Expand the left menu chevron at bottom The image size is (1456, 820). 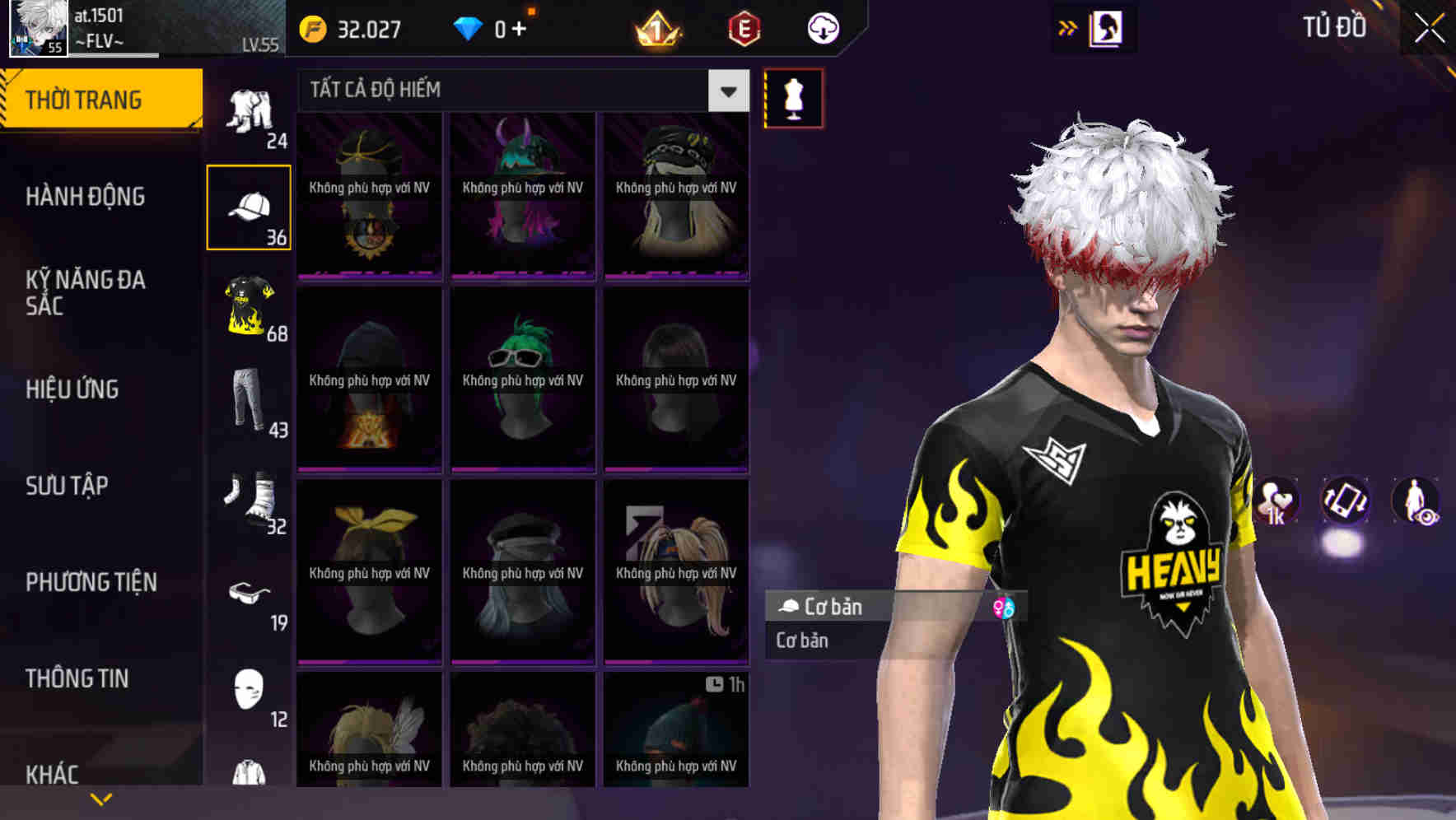click(x=101, y=797)
